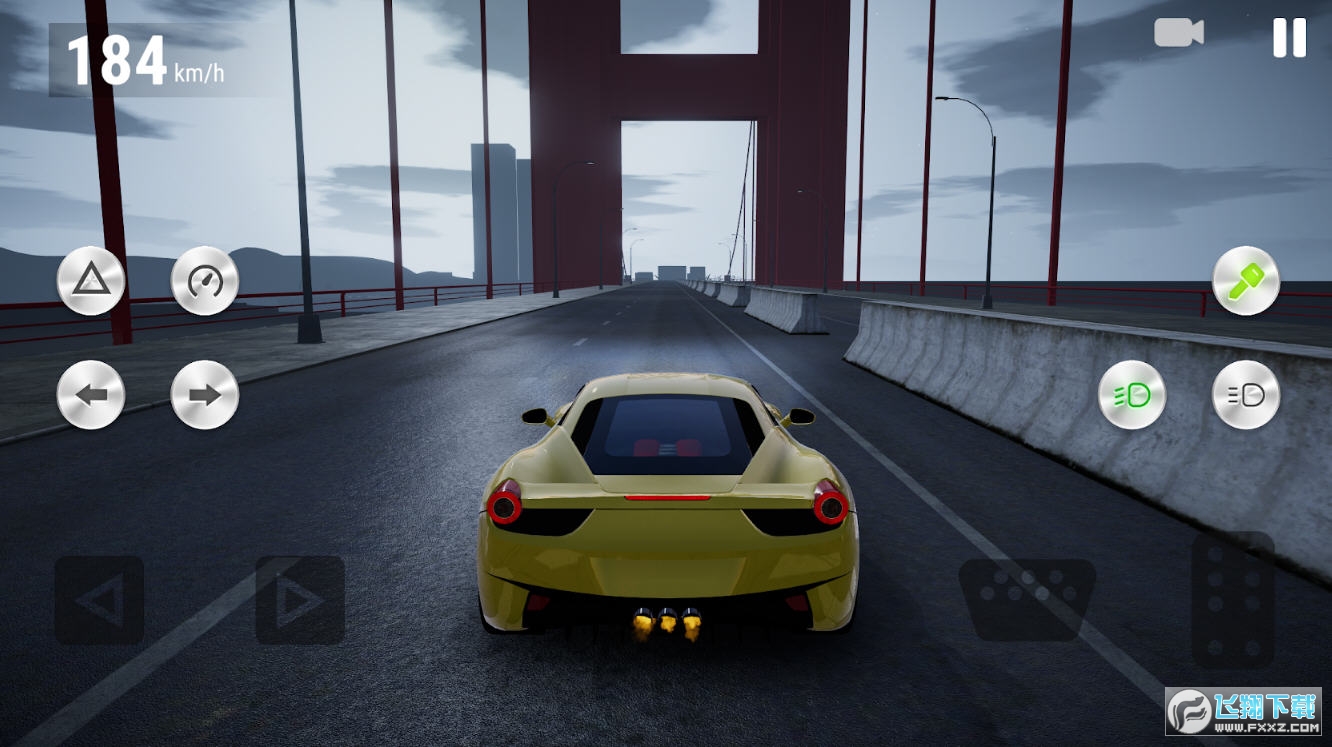Screen dimensions: 1332x747
Task: Hit the gas accelerator pedal
Action: pyautogui.click(x=1232, y=600)
